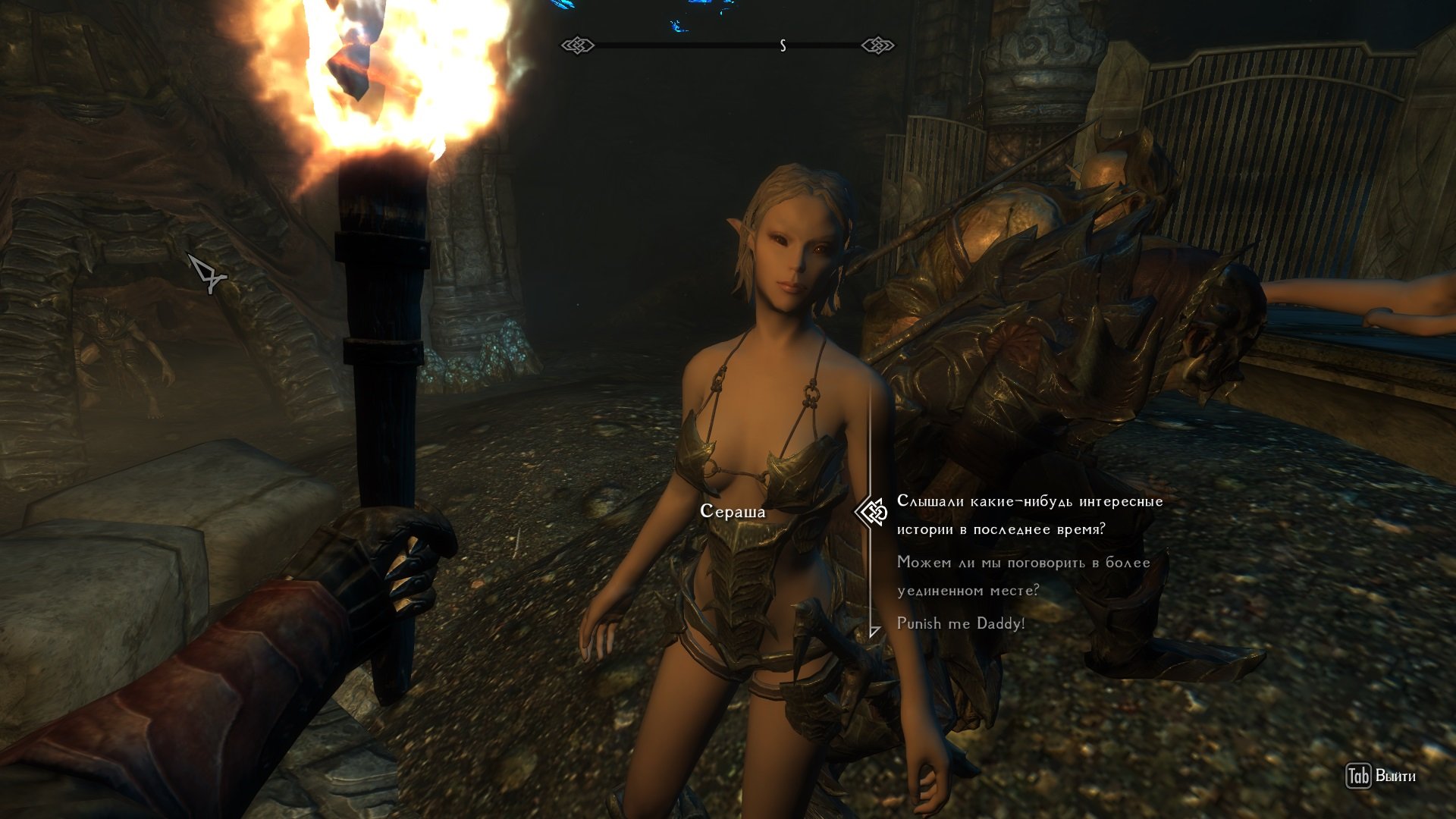The height and width of the screenshot is (819, 1456).
Task: Ask about interesting stories heard lately
Action: pos(1029,515)
